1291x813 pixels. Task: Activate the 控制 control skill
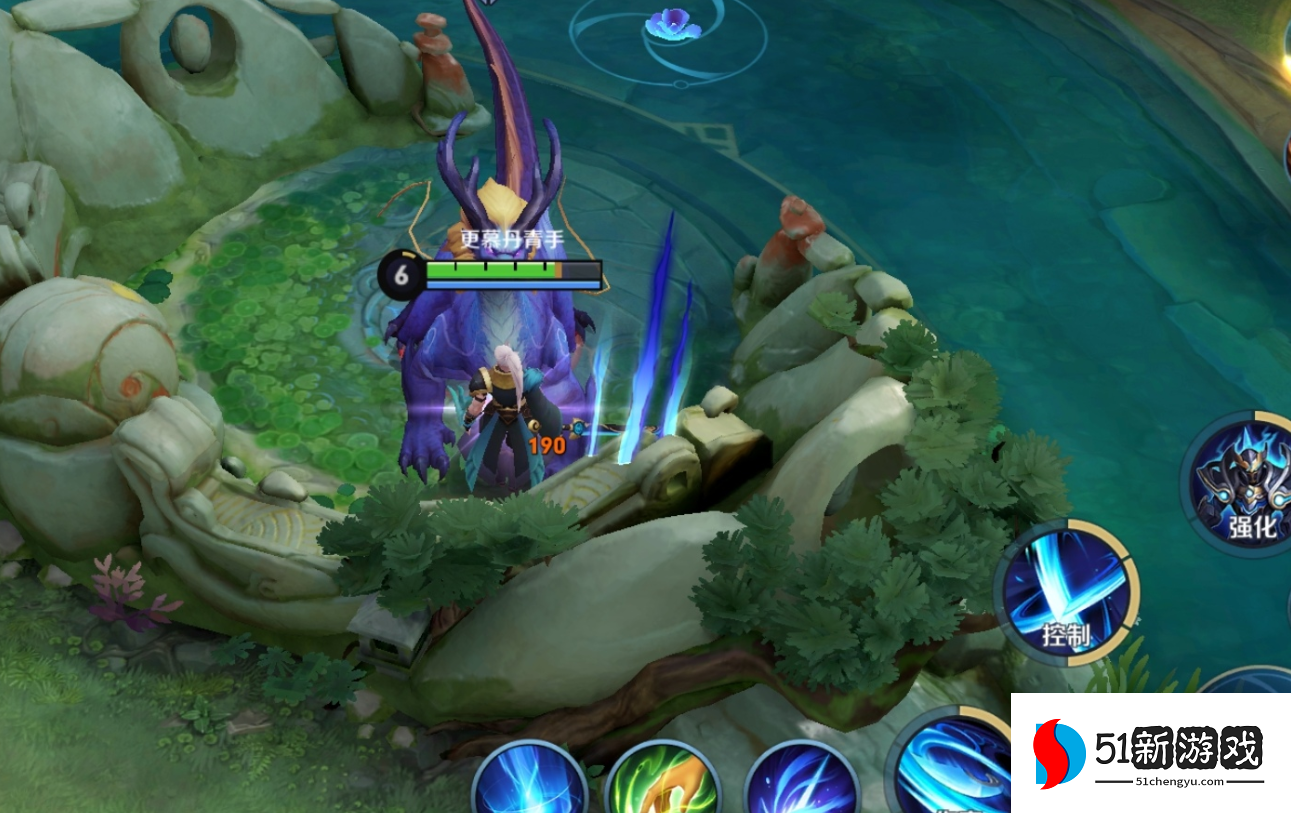tap(1066, 592)
